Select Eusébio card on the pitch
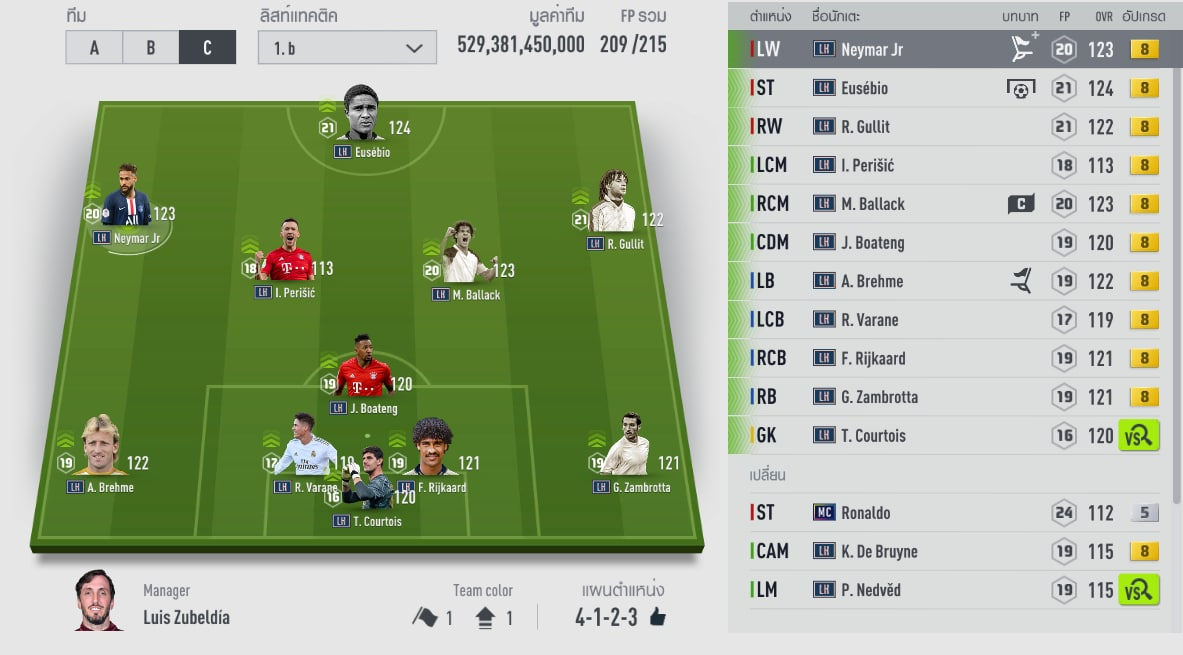Image resolution: width=1183 pixels, height=655 pixels. (x=362, y=117)
